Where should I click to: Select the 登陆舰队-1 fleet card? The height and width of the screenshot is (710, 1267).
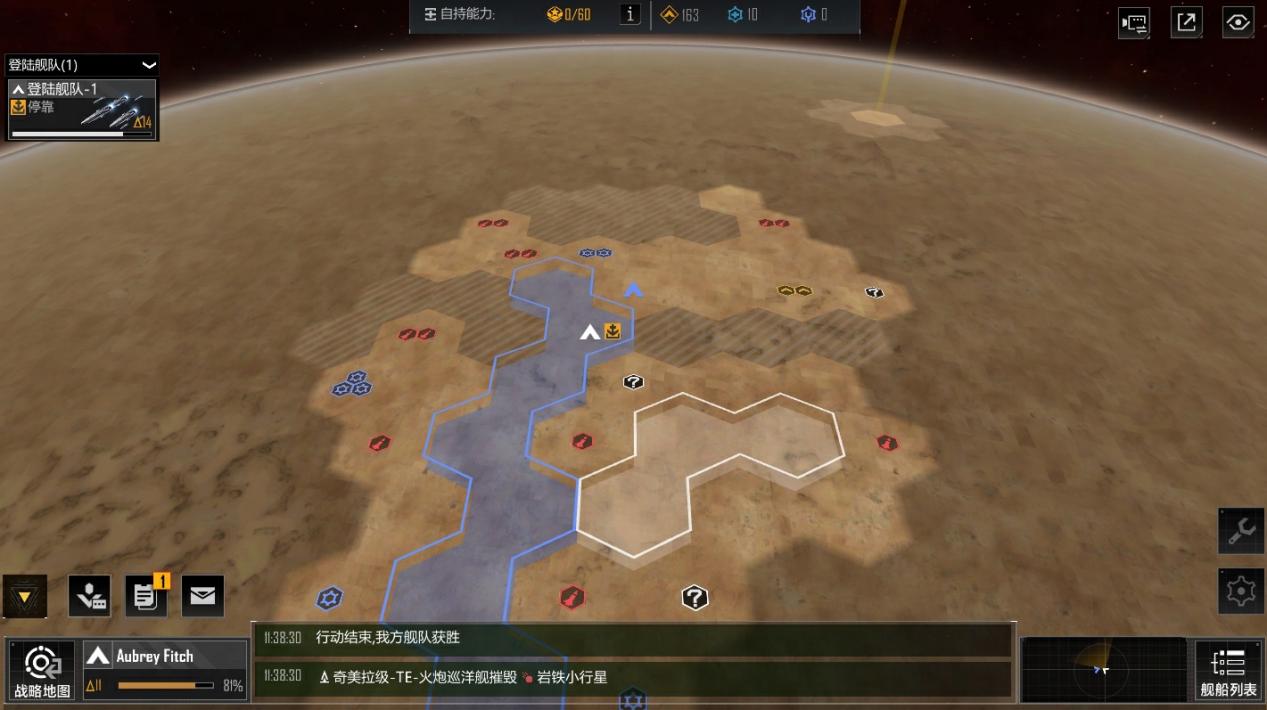point(82,110)
